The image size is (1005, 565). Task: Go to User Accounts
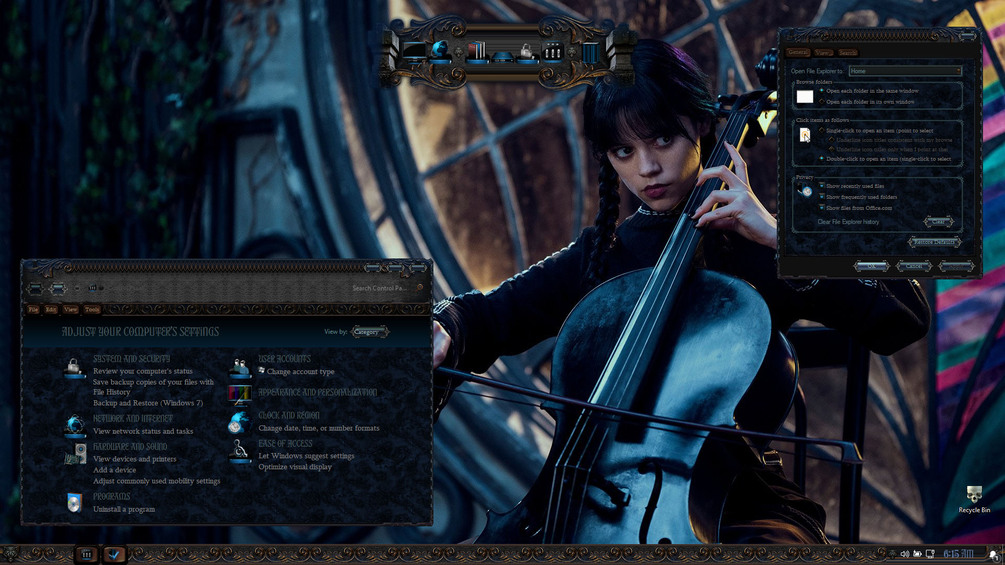[284, 358]
